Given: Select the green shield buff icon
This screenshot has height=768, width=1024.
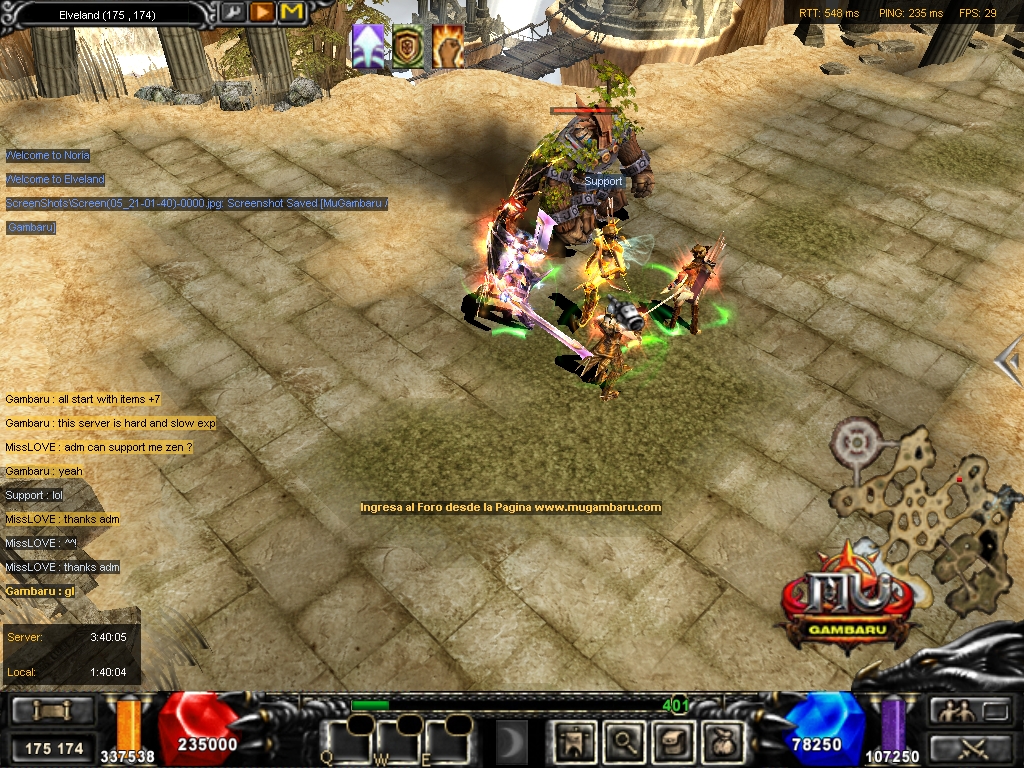Looking at the screenshot, I should [407, 47].
